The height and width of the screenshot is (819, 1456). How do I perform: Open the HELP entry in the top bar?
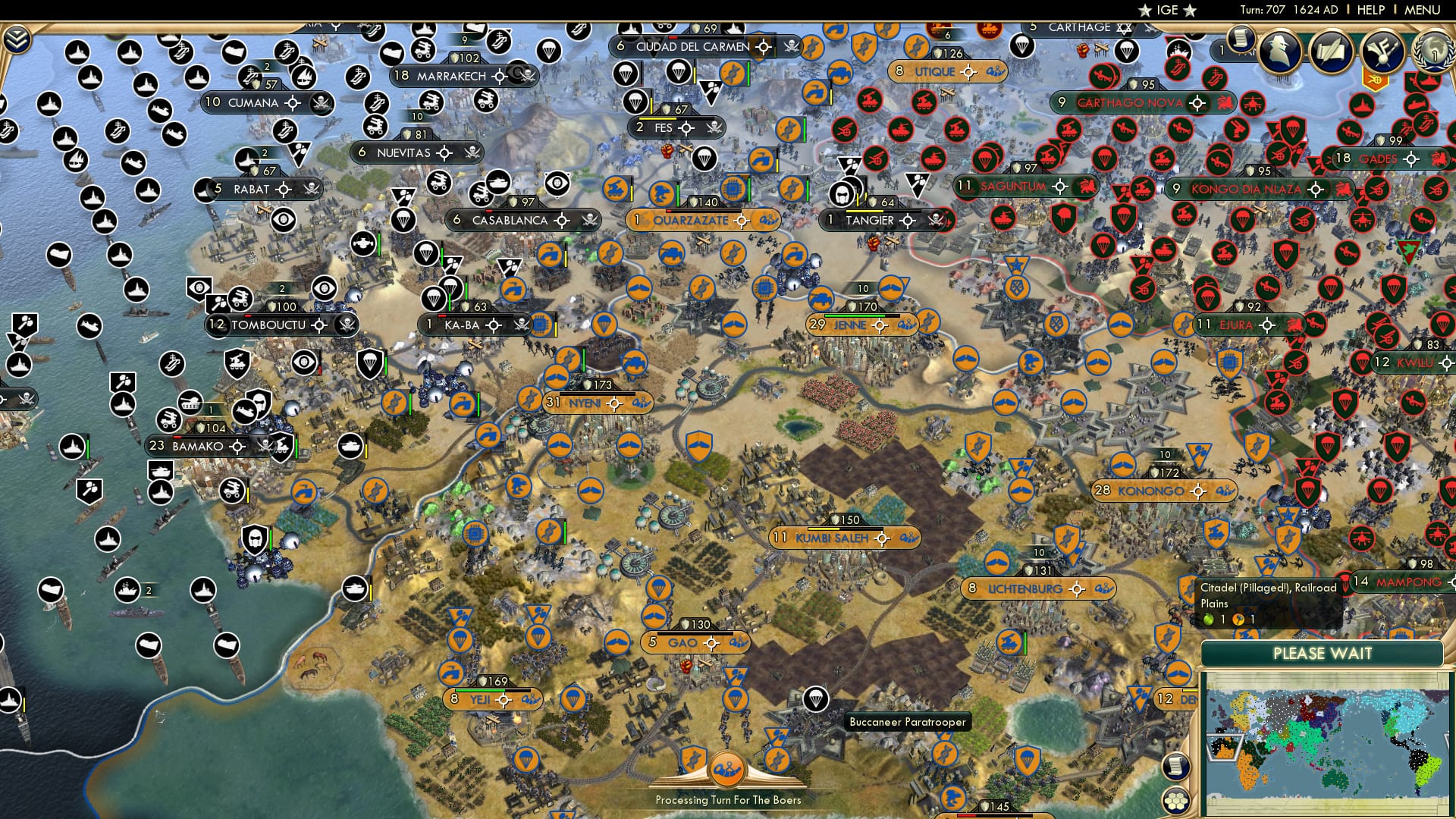point(1370,10)
